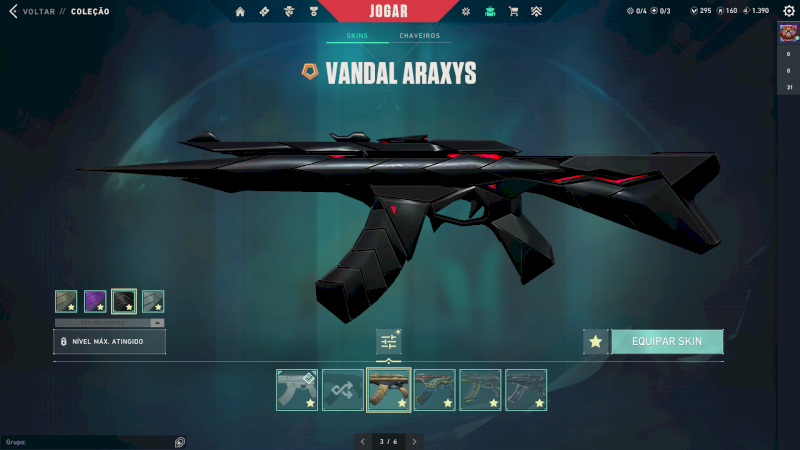The width and height of the screenshot is (800, 450).
Task: Choose the brown and gold Vandal skin thumbnail
Action: click(389, 390)
